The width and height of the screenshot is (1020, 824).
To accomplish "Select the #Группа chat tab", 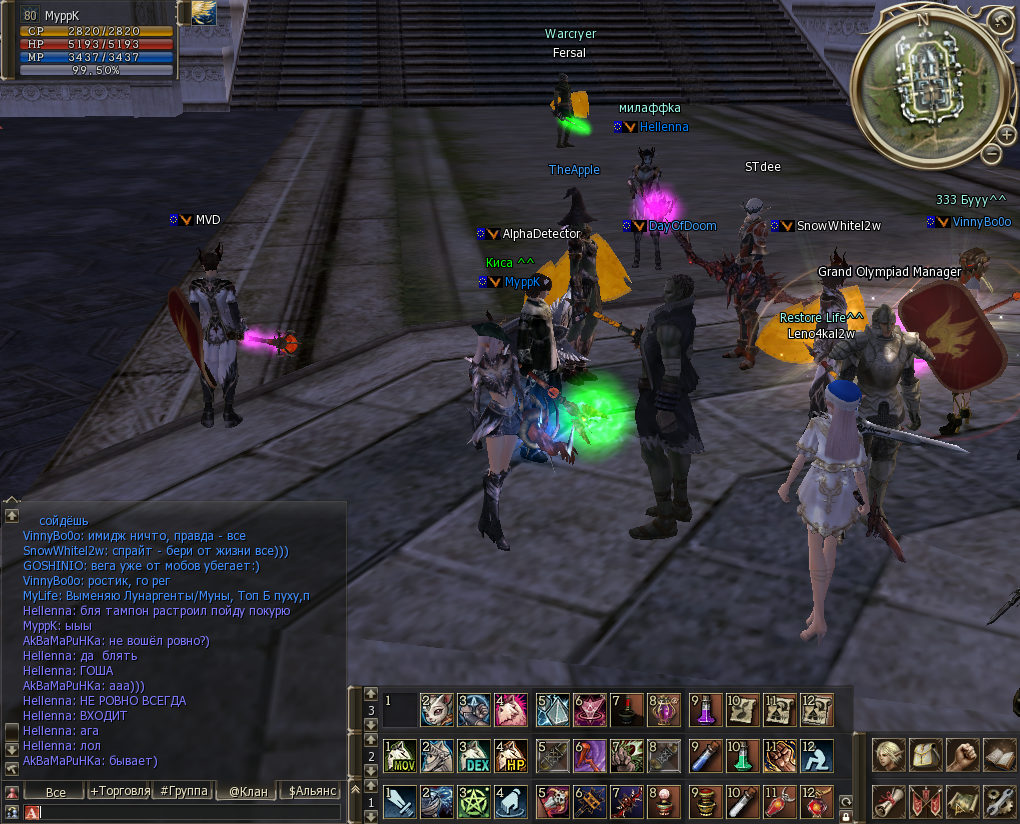I will pyautogui.click(x=184, y=791).
